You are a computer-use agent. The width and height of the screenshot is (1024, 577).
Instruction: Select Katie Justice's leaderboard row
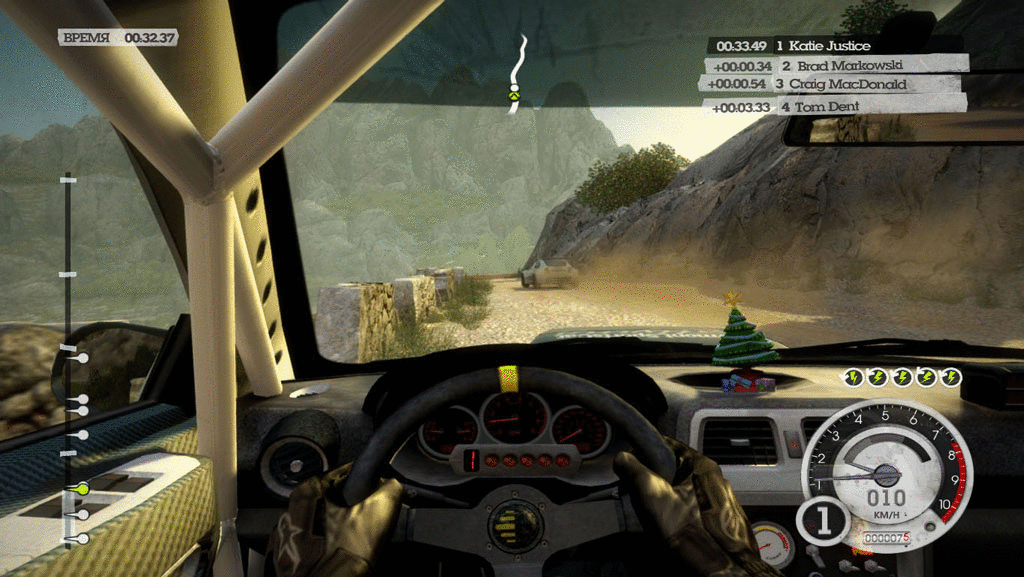pos(835,46)
